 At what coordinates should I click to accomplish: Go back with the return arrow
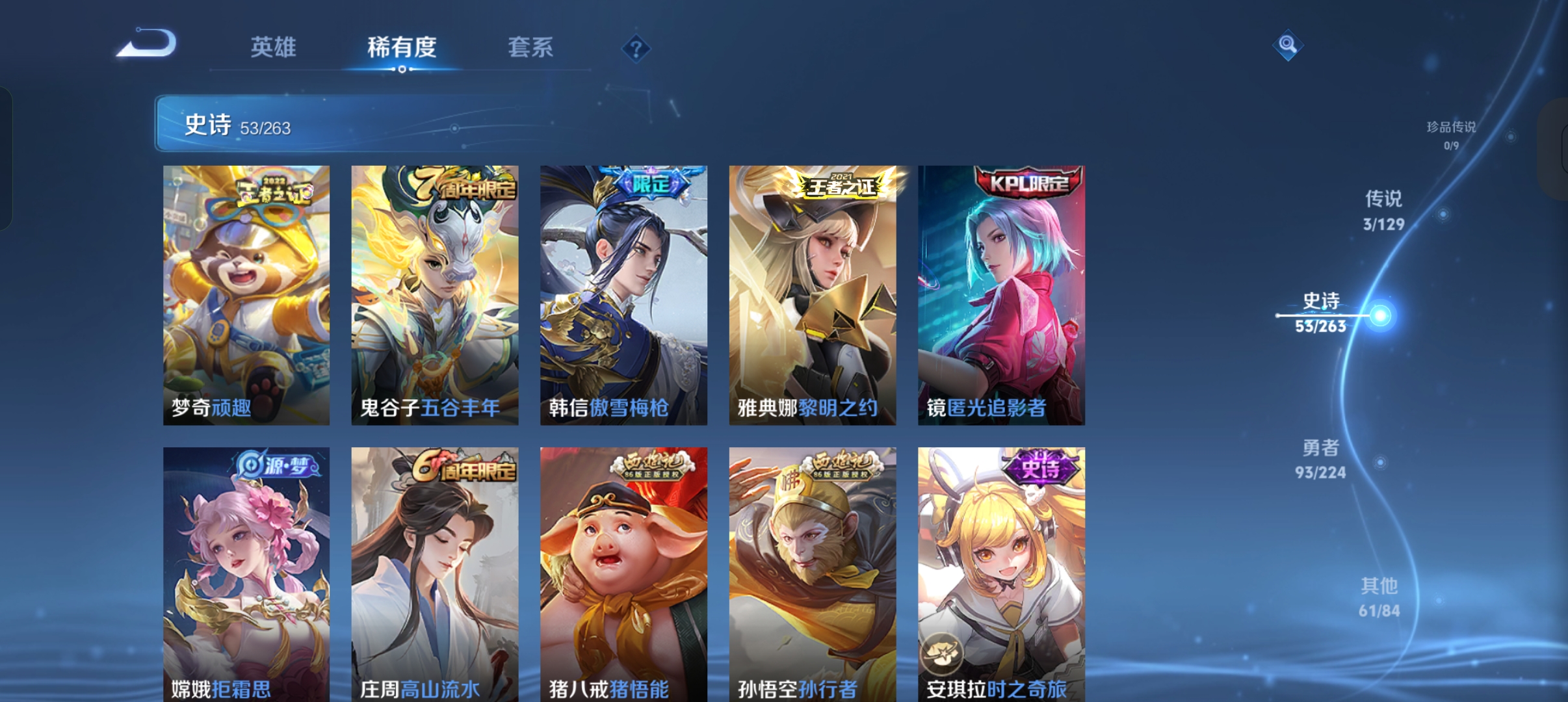tap(148, 44)
